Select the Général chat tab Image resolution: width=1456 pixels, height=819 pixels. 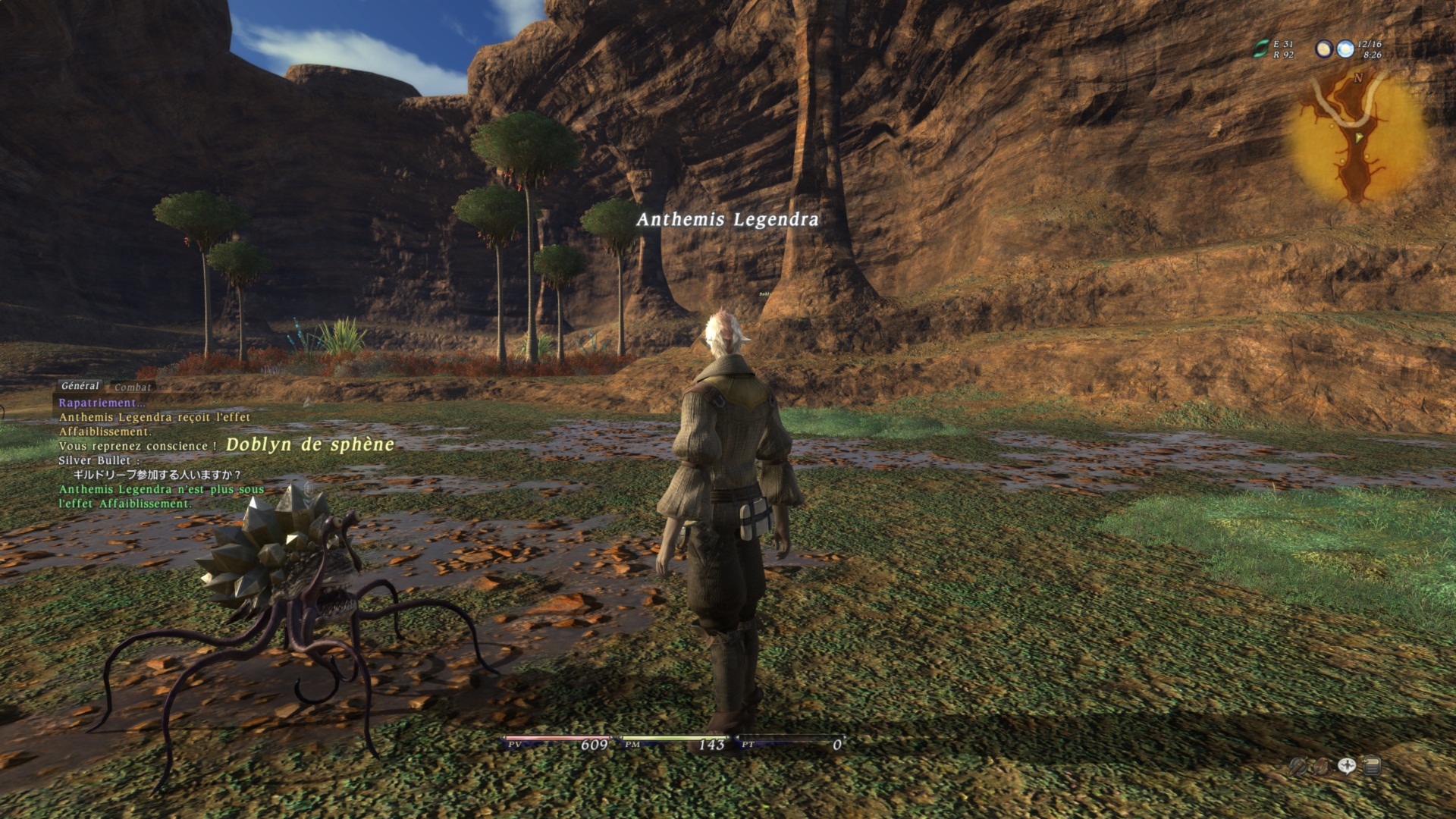pyautogui.click(x=80, y=385)
